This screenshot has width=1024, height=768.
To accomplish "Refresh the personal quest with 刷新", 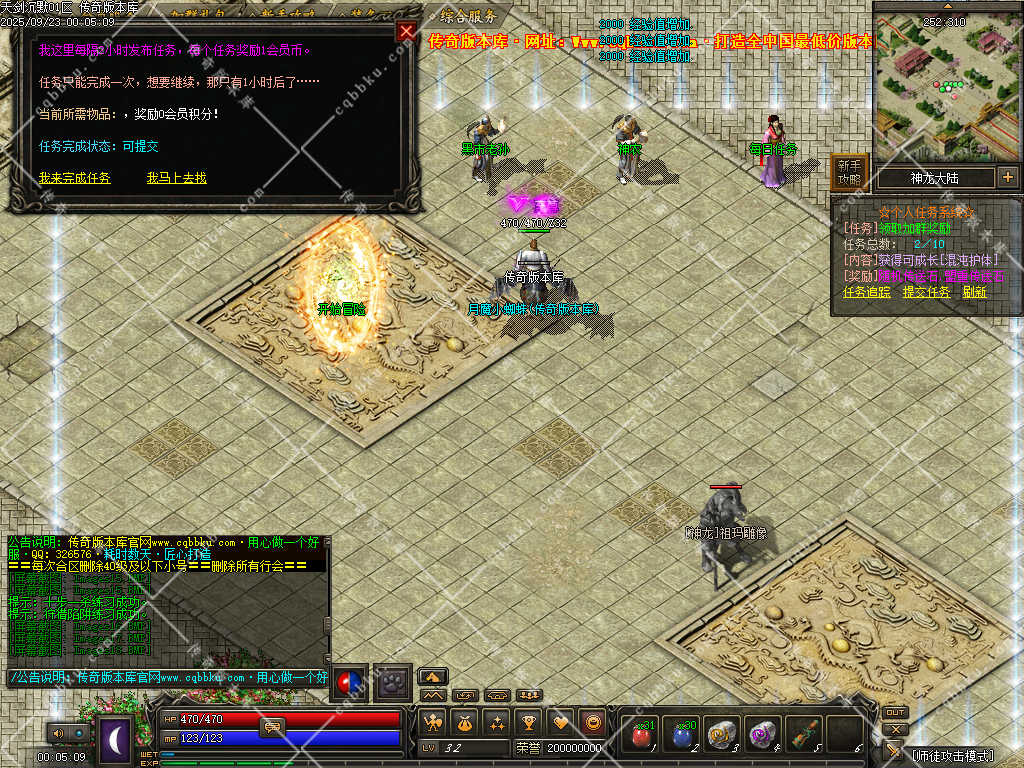I will point(974,292).
